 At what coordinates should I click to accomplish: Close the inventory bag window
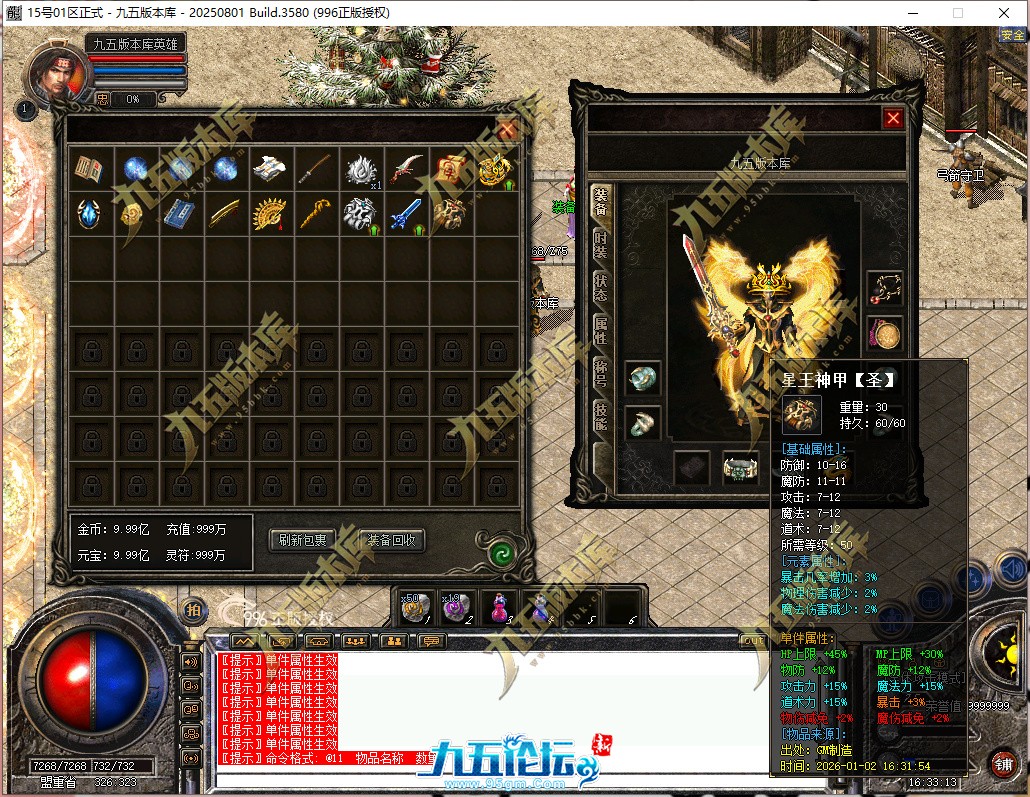pos(507,129)
